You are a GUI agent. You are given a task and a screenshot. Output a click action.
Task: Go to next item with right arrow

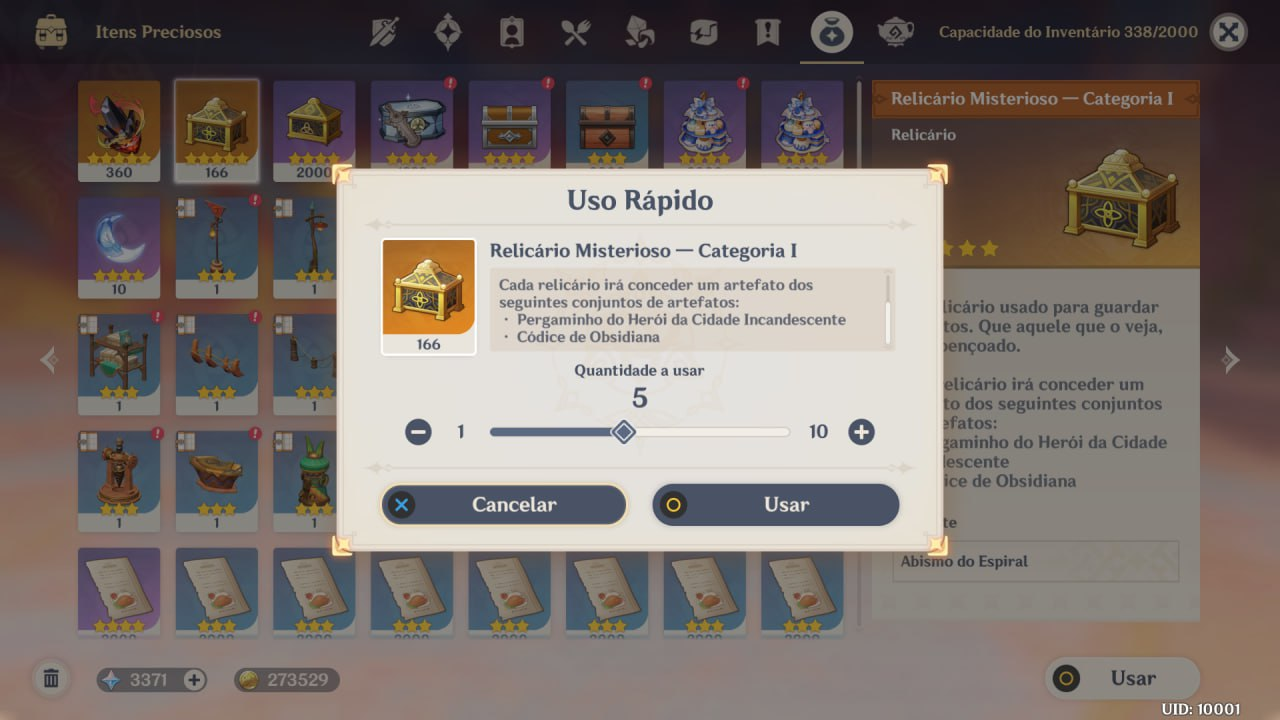click(x=1231, y=360)
